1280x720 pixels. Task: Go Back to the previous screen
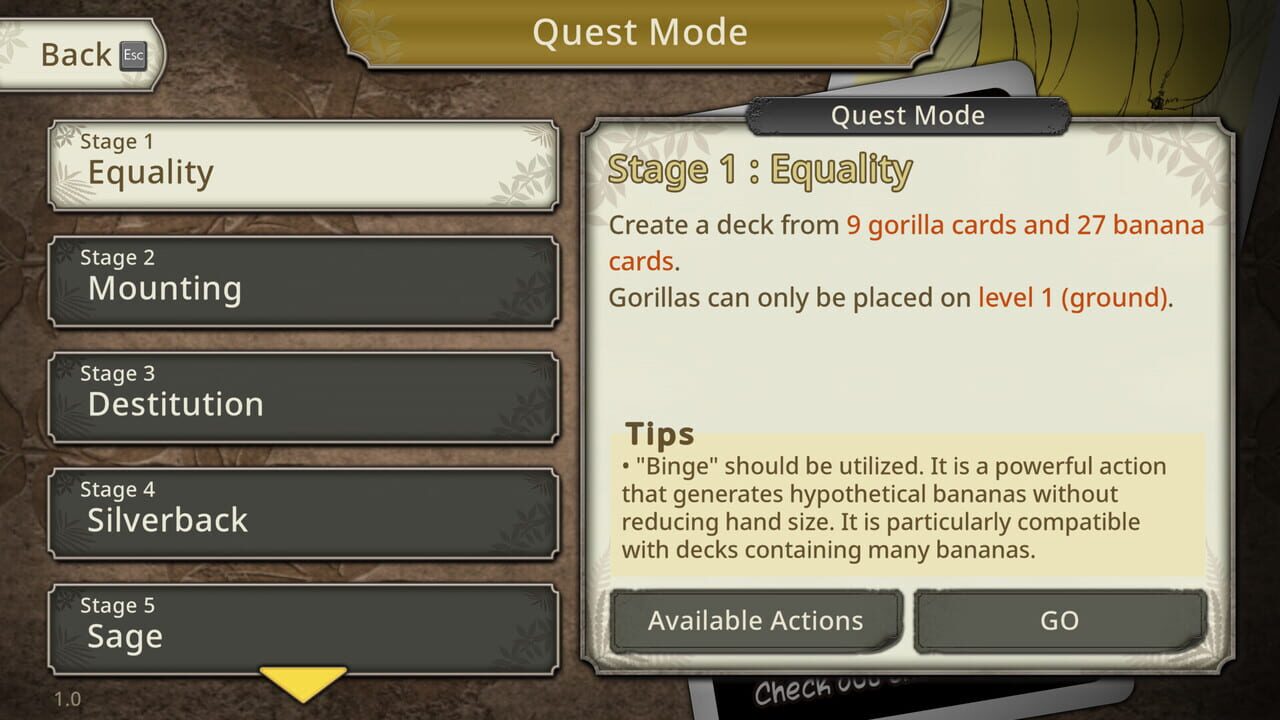(x=75, y=56)
